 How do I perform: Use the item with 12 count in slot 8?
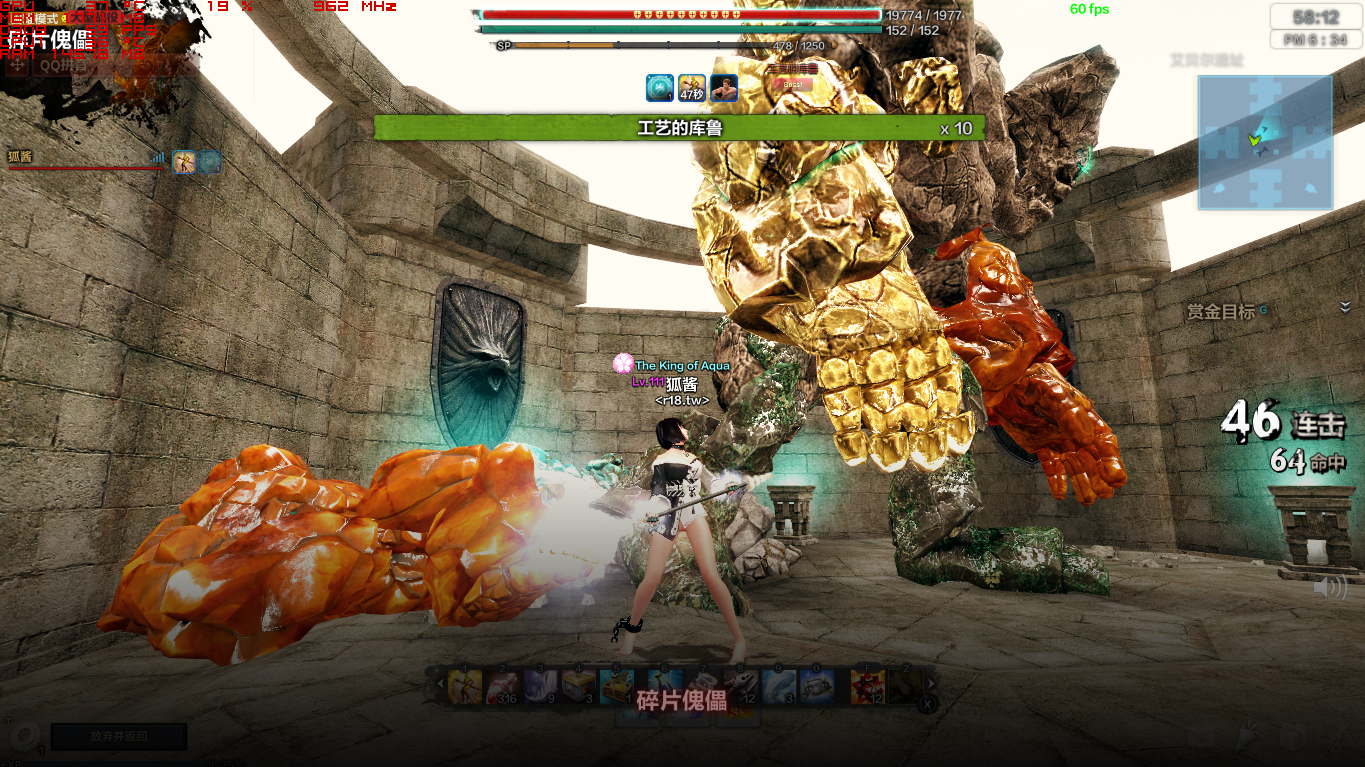[x=741, y=687]
